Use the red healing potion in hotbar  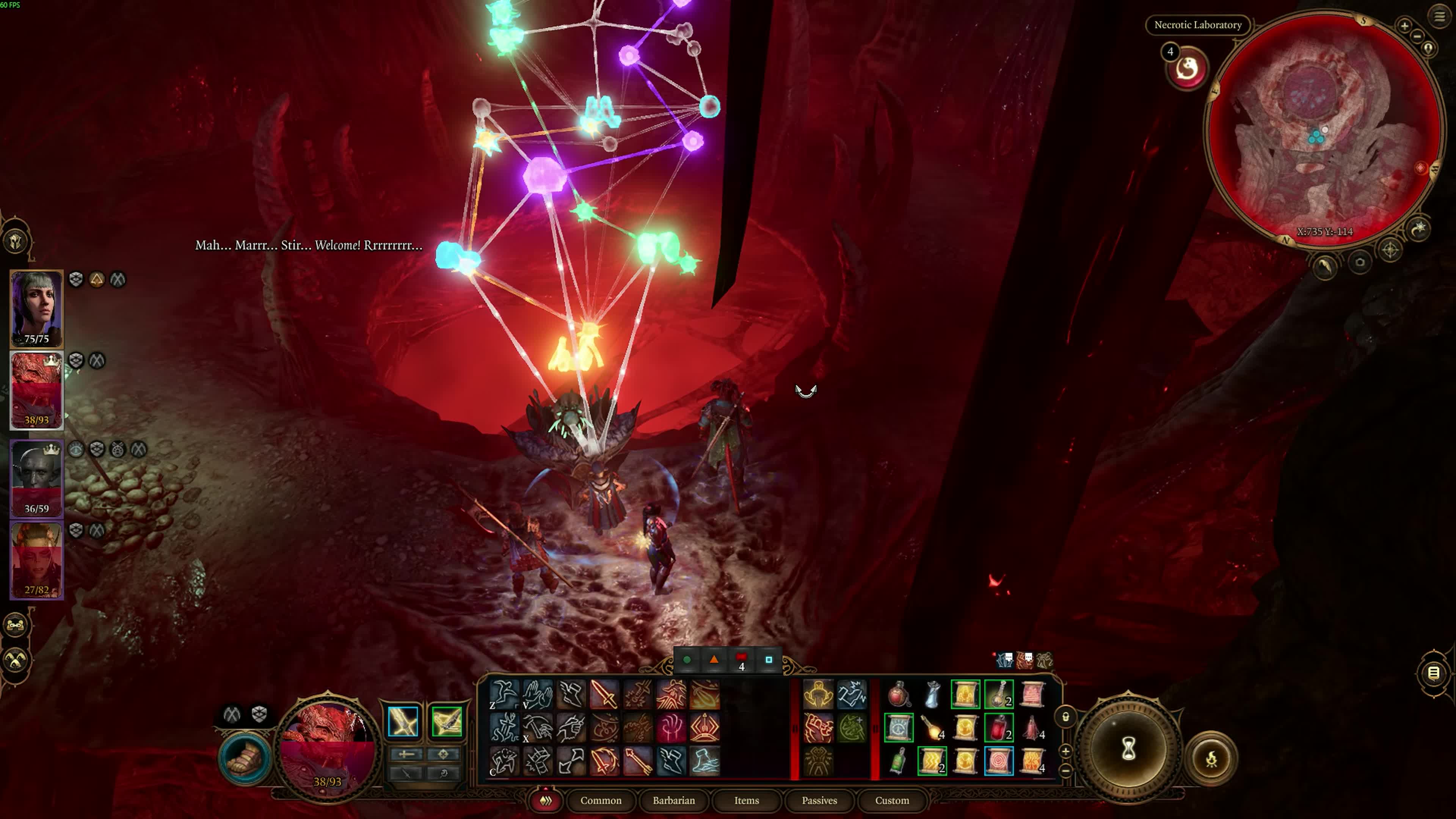(898, 695)
